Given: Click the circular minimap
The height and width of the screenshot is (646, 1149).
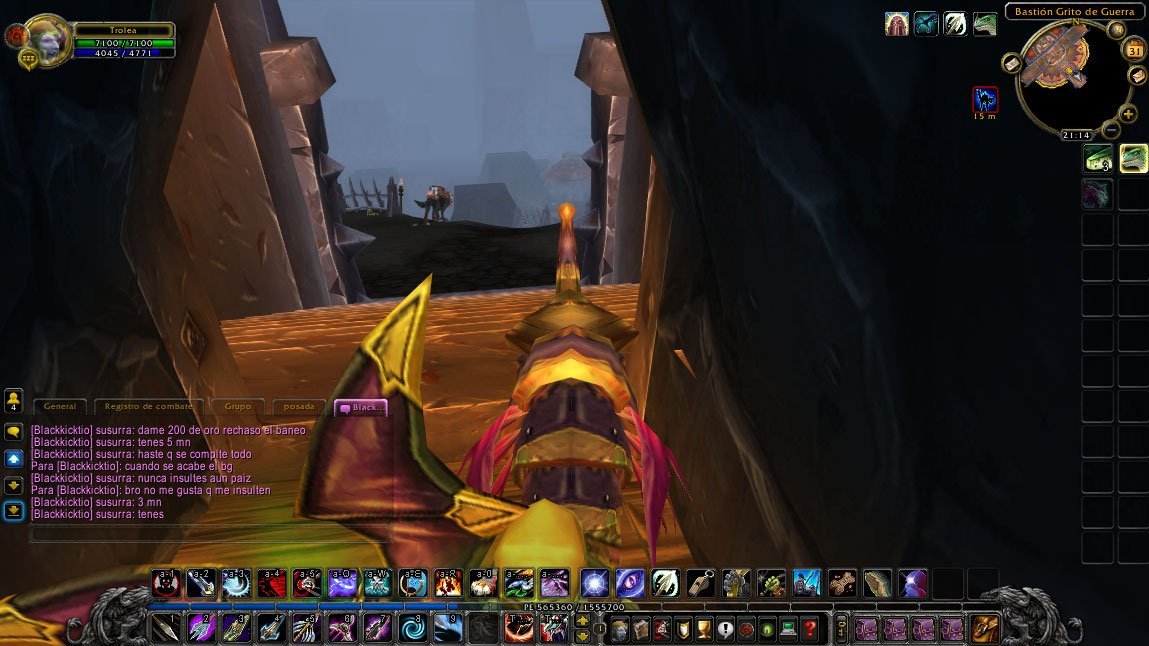Looking at the screenshot, I should tap(1074, 77).
